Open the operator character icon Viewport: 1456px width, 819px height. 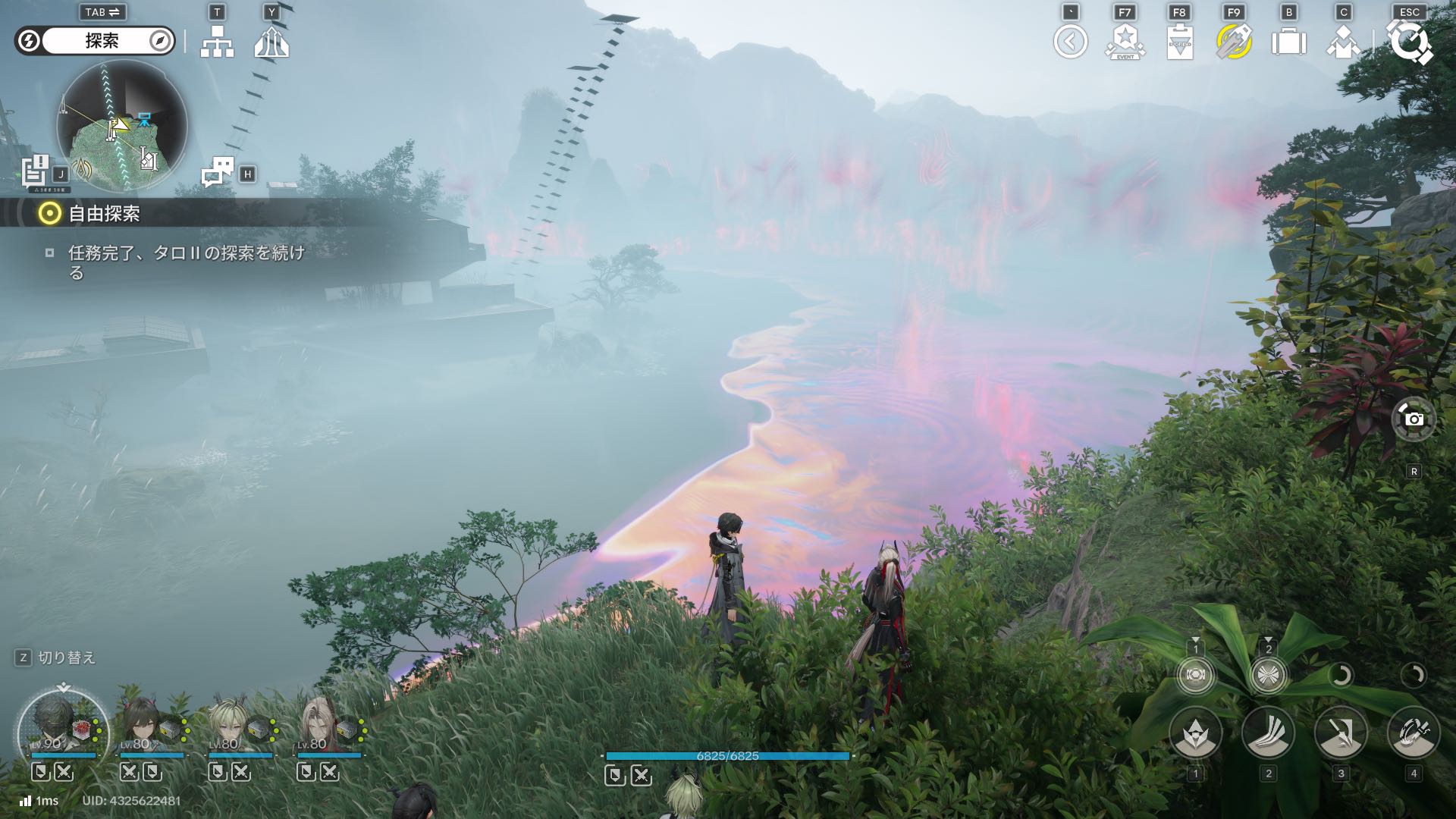[x=1343, y=42]
